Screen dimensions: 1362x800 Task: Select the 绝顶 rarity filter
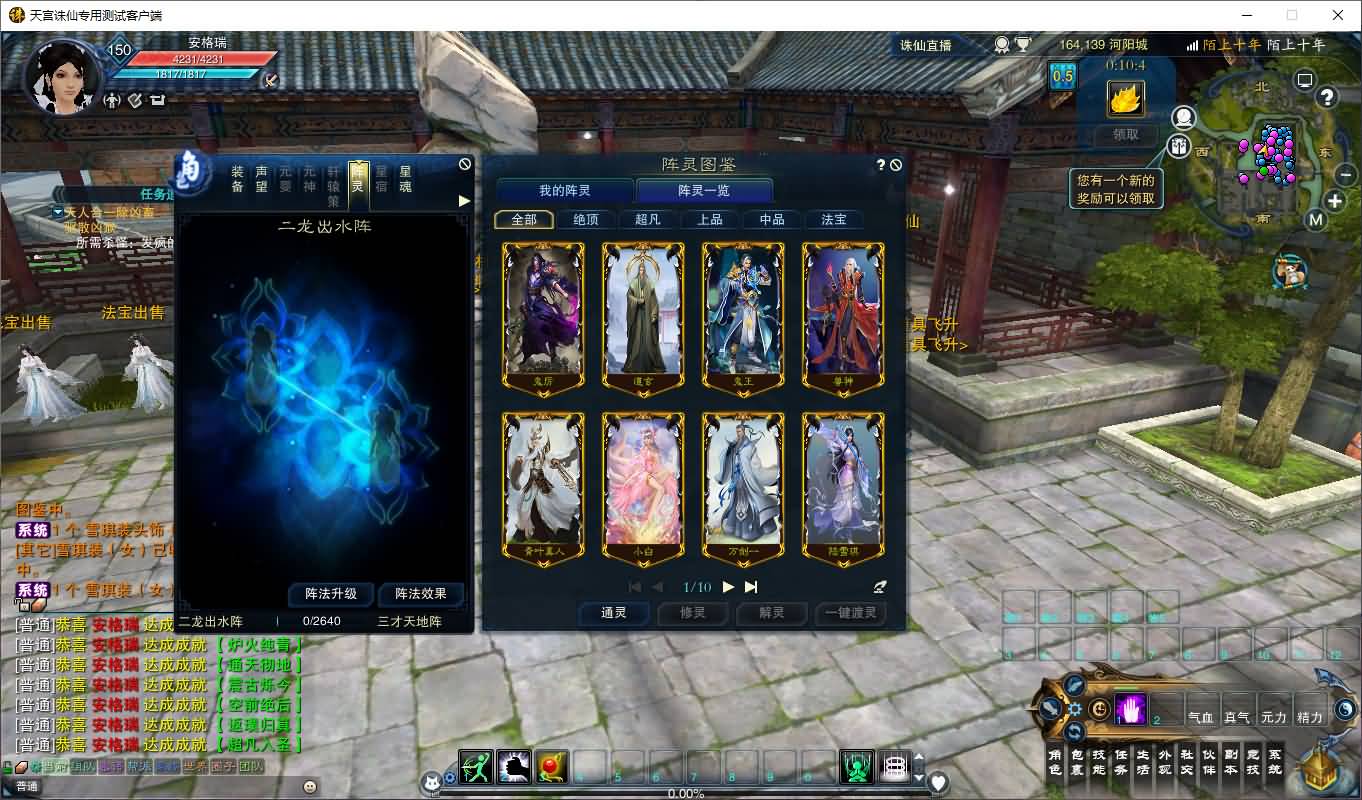pos(587,219)
